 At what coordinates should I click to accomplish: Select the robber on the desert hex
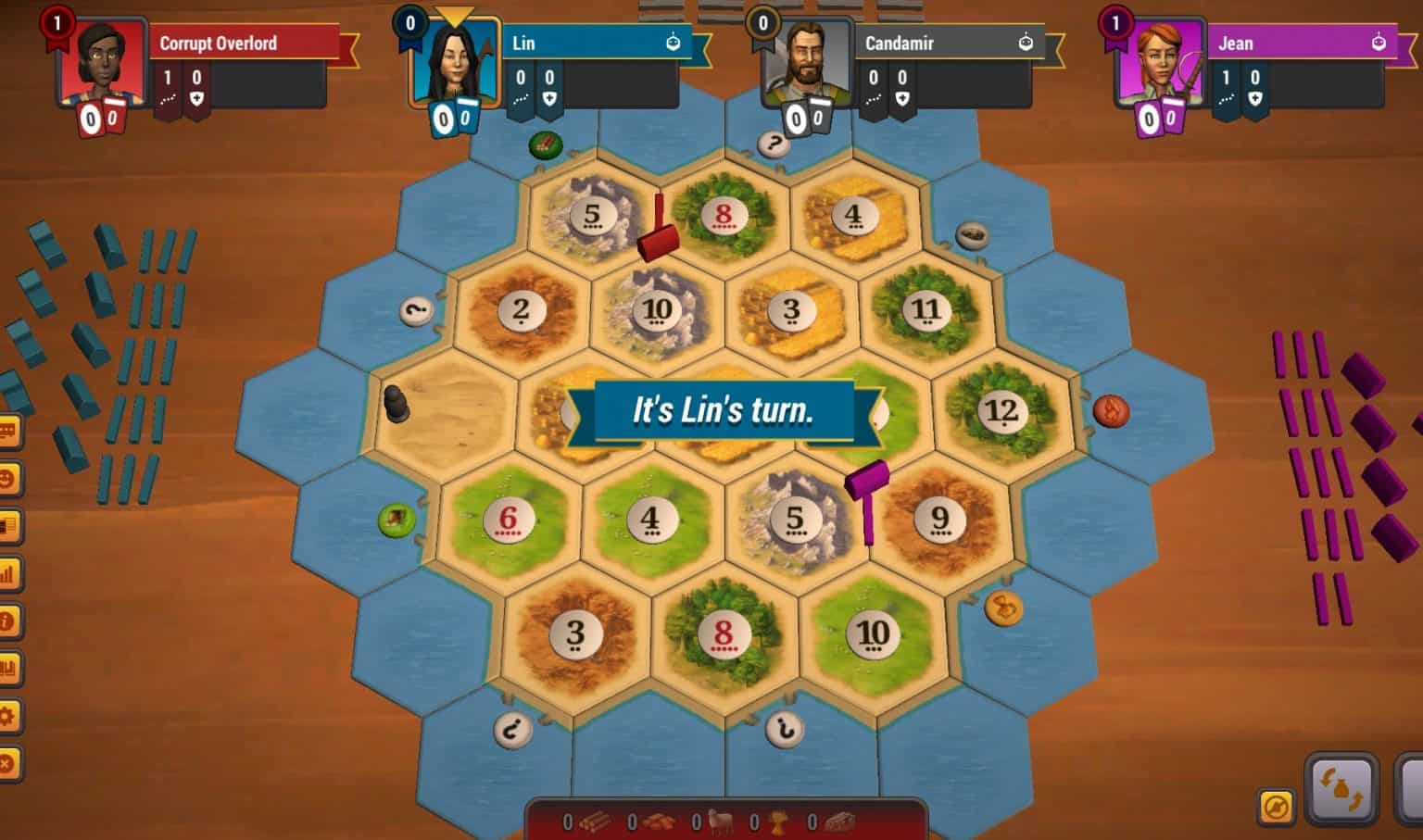398,403
